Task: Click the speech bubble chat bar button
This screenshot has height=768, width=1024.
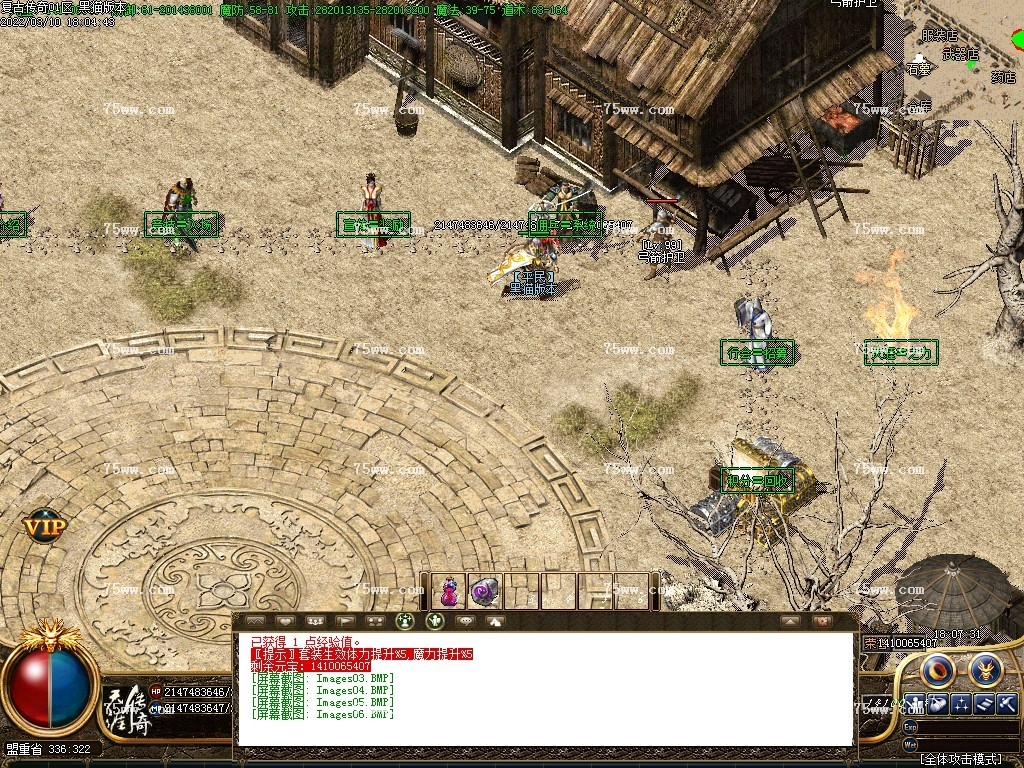Action: pos(465,621)
